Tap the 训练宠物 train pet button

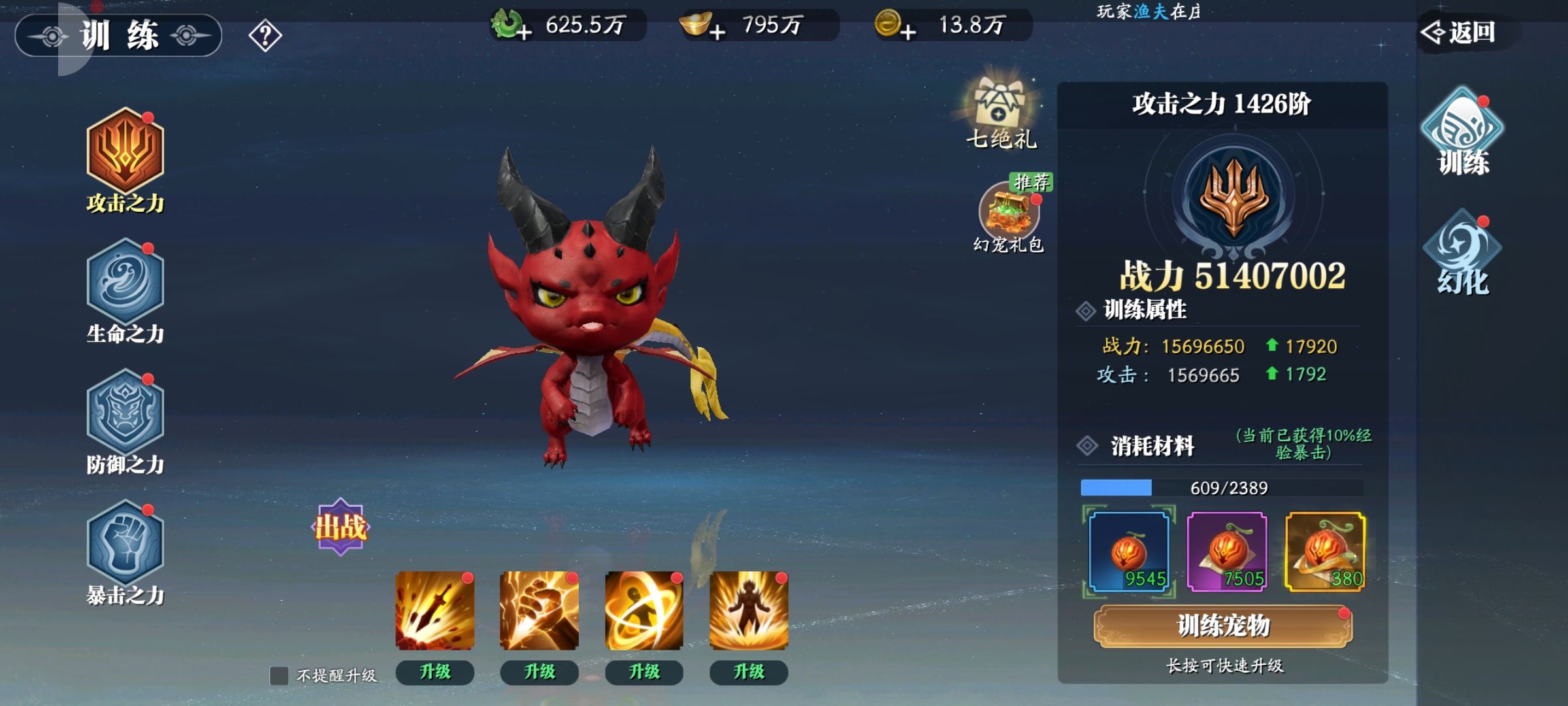pyautogui.click(x=1223, y=626)
